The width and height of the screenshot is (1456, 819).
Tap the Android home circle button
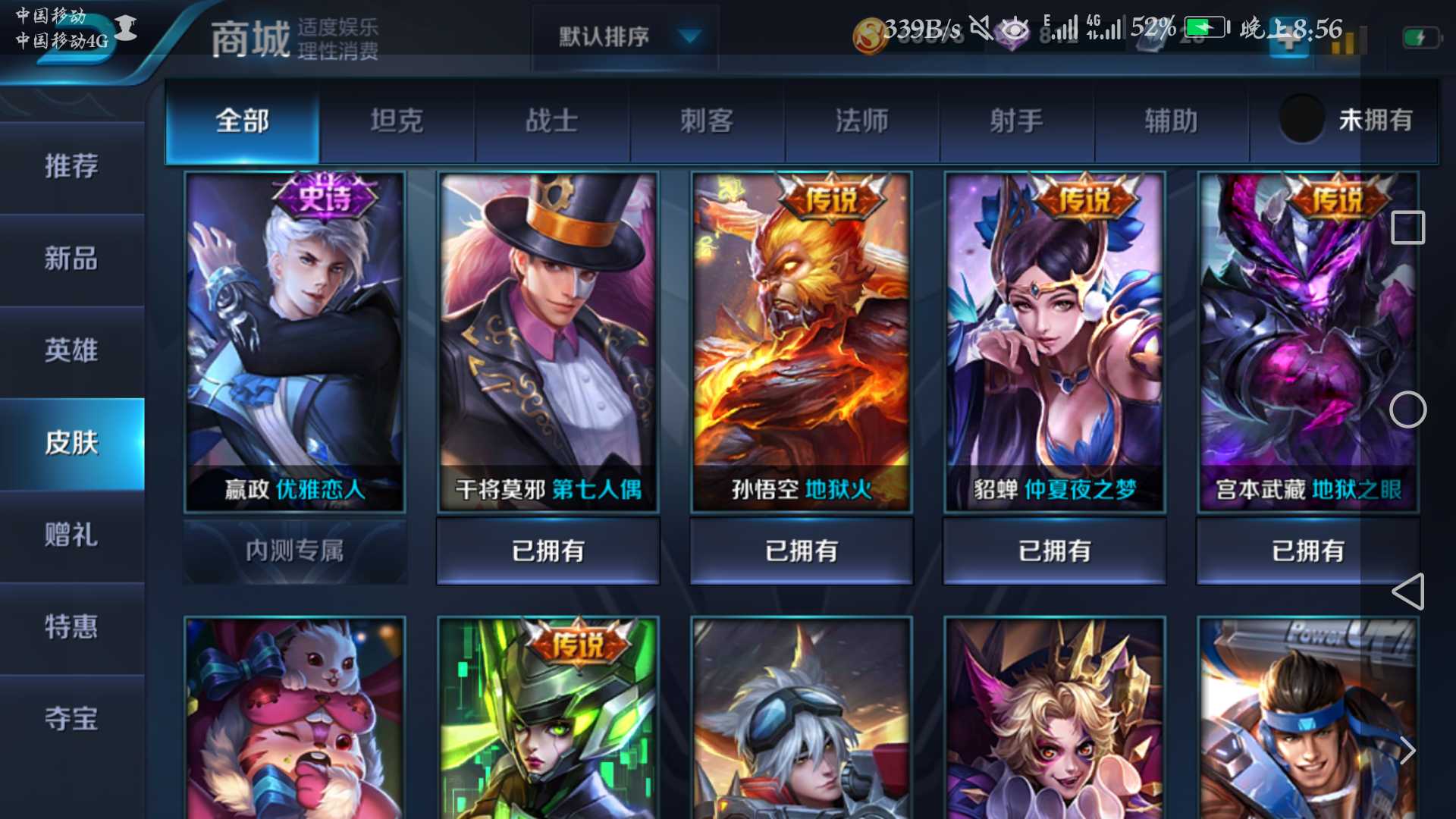[x=1408, y=409]
